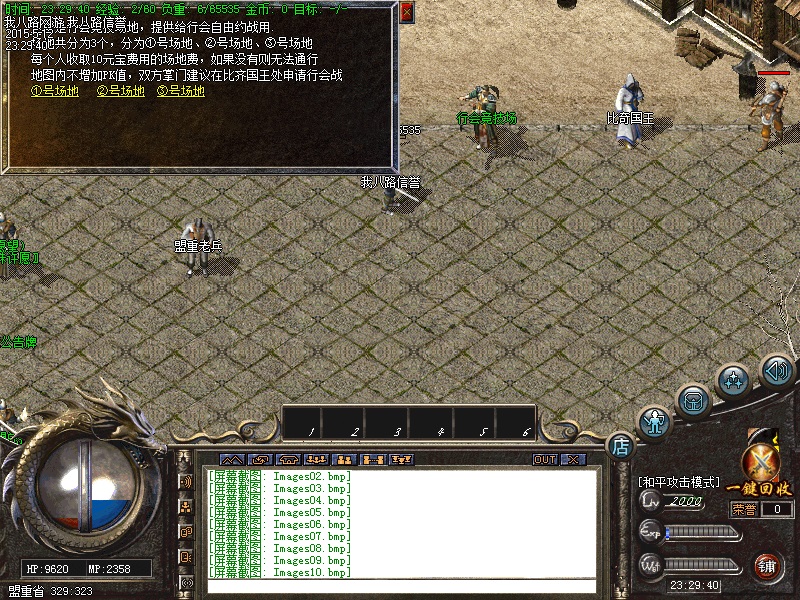Pick the ③号场地 venue option

click(x=181, y=91)
